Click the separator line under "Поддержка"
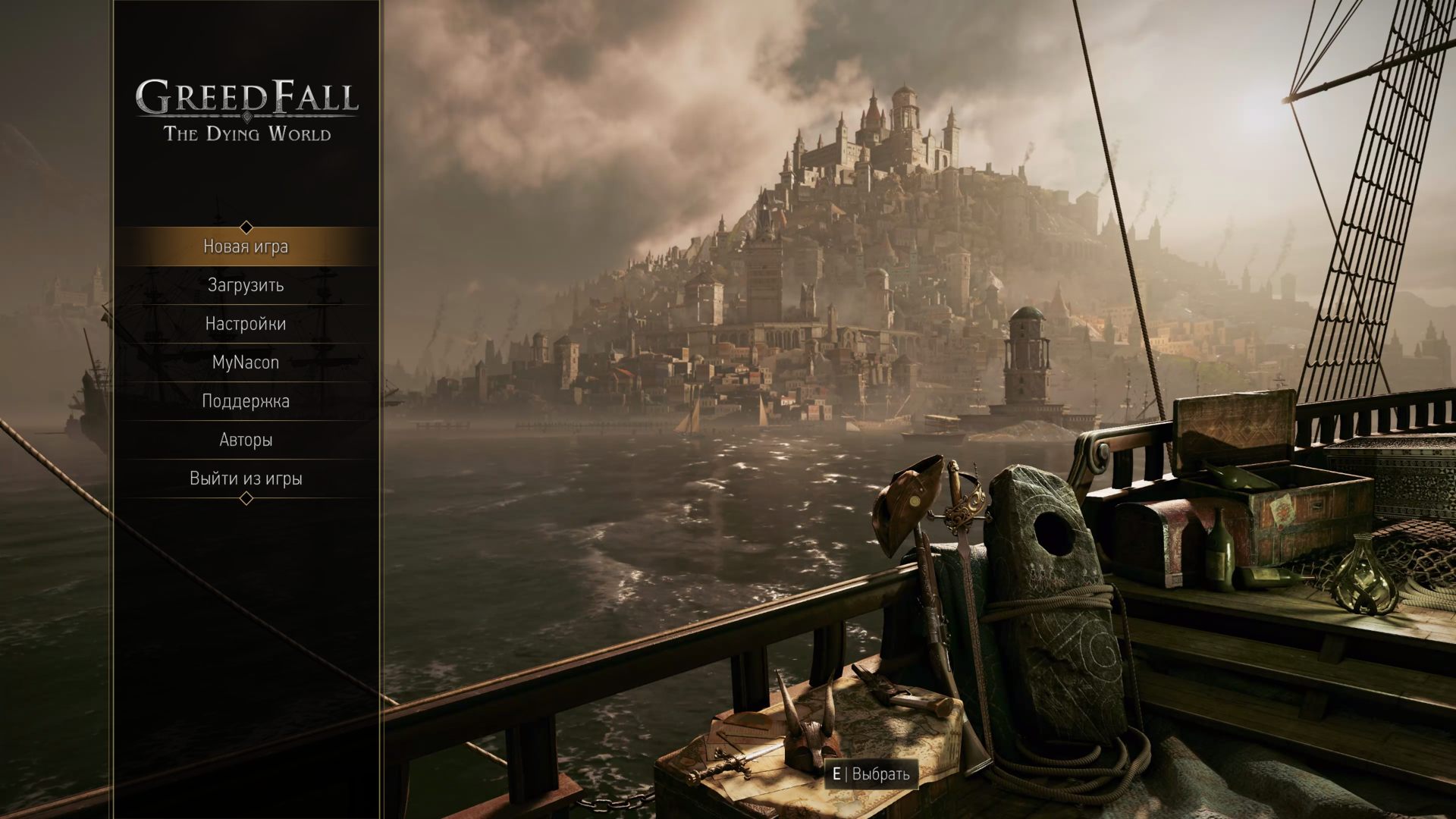This screenshot has width=1456, height=819. click(245, 420)
